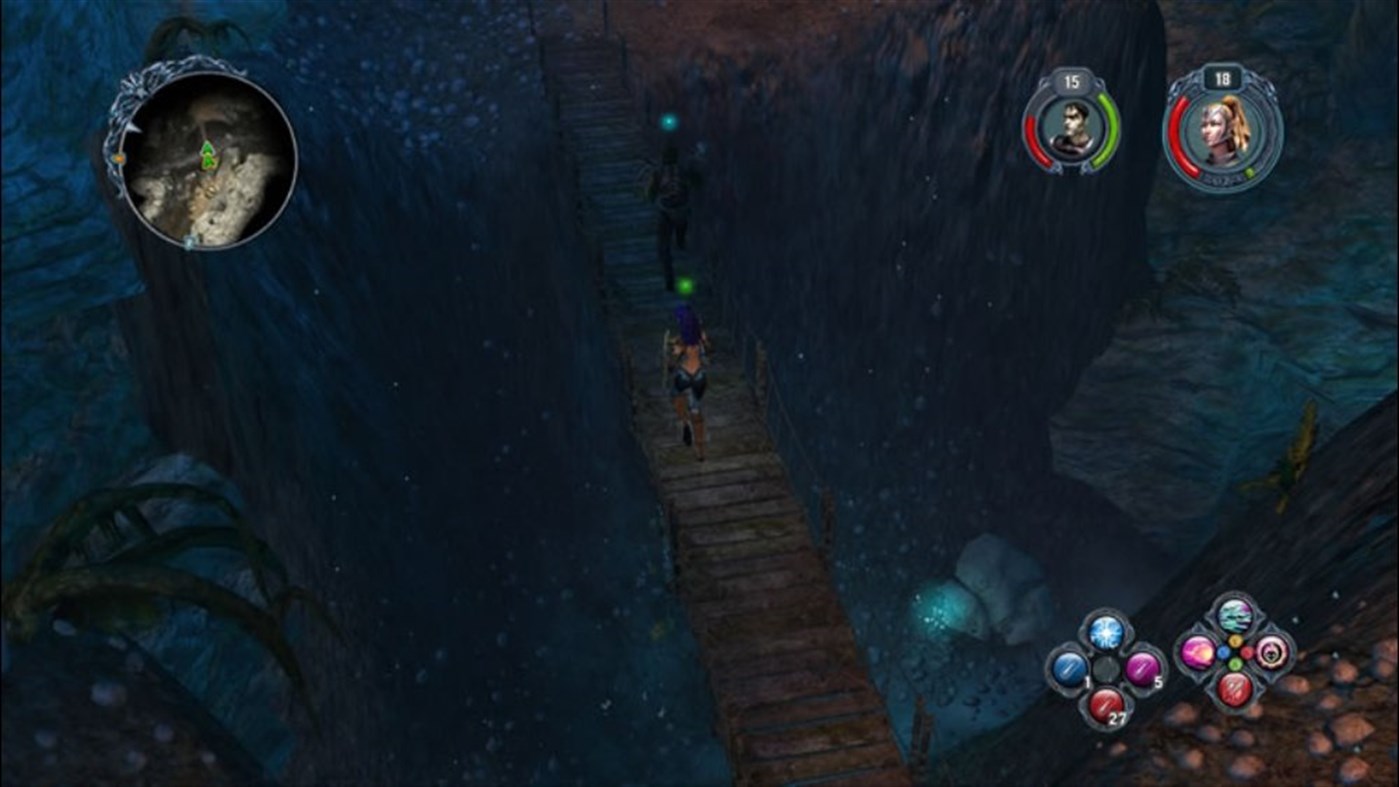Image resolution: width=1399 pixels, height=787 pixels.
Task: Toggle the red button in the combat wheel center
Action: pyautogui.click(x=1247, y=653)
